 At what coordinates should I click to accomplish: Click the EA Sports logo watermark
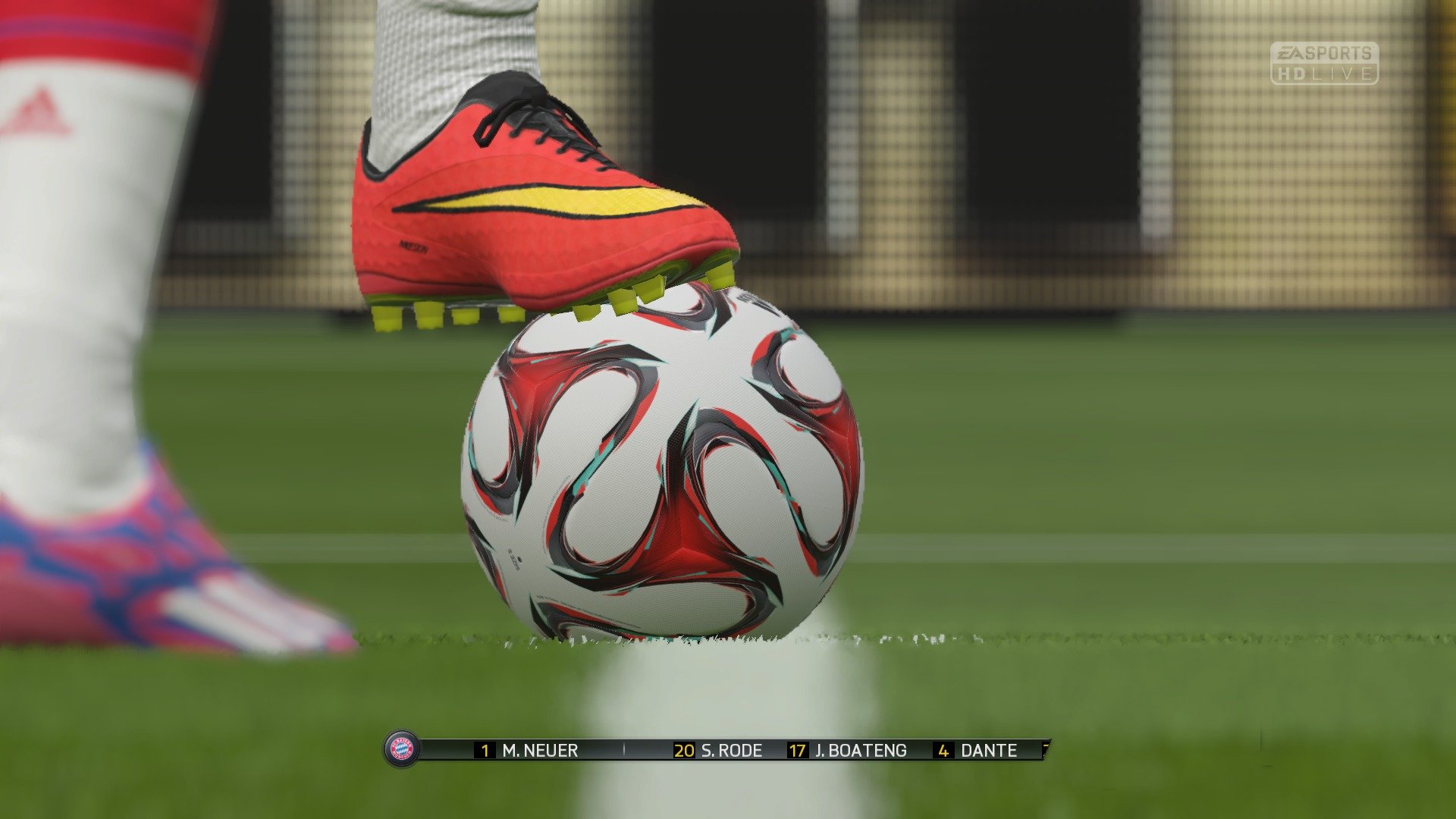(1323, 52)
